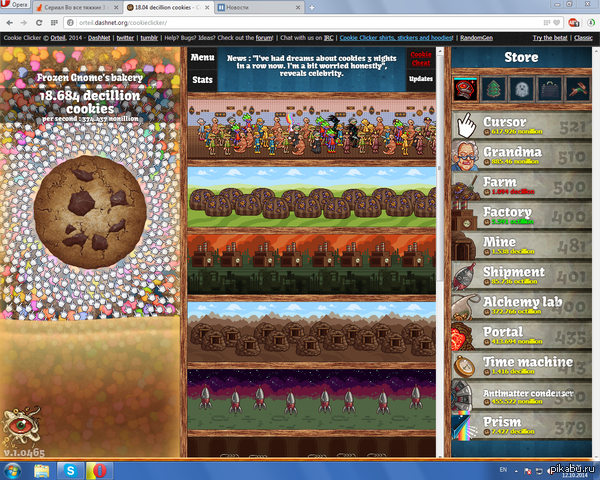The image size is (600, 480).
Task: Buy a Time machine
Action: [520, 367]
